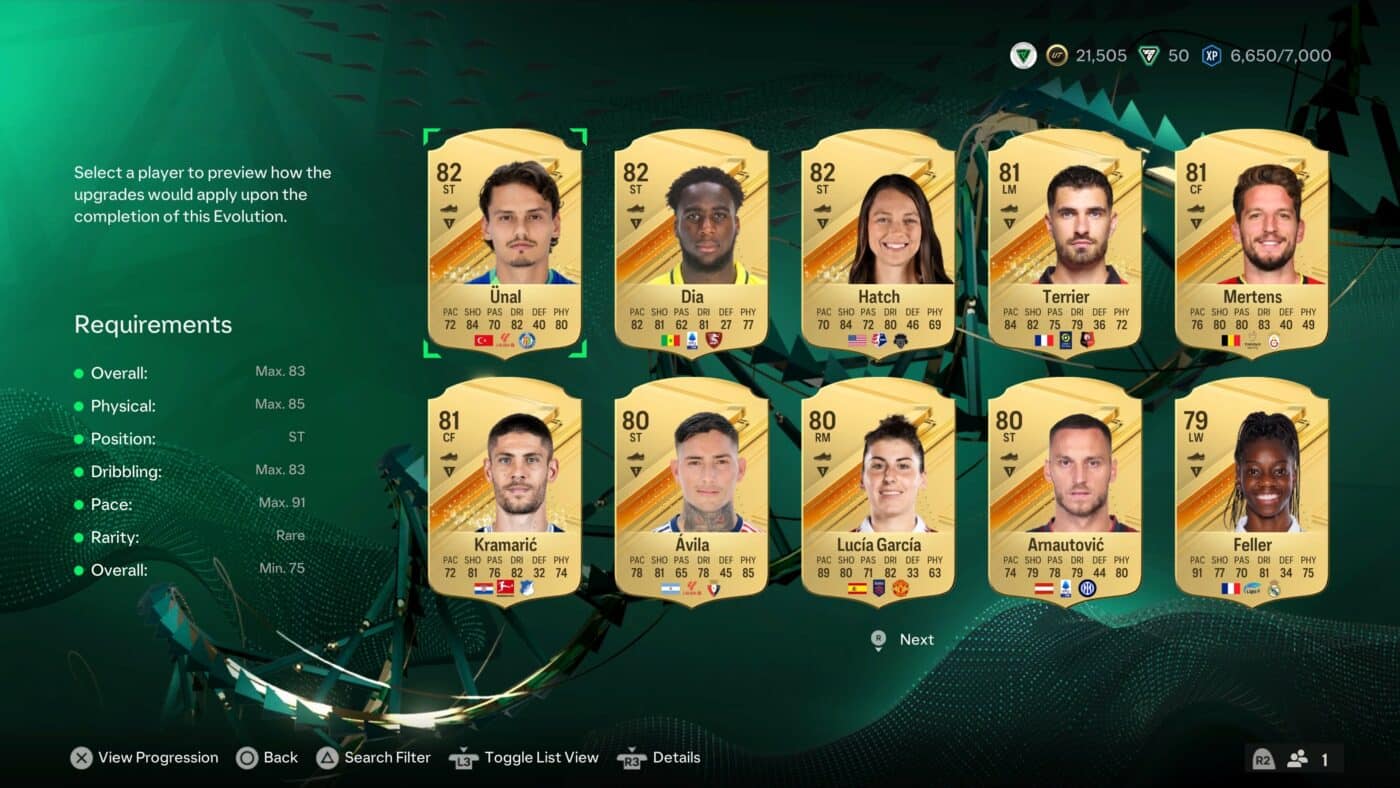1400x788 pixels.
Task: Select Back
Action: point(267,758)
